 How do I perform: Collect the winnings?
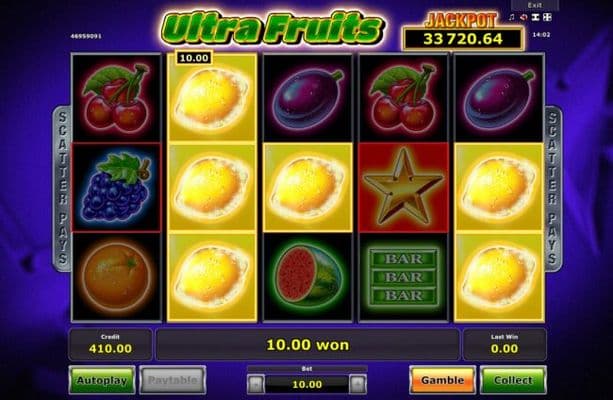click(x=513, y=380)
